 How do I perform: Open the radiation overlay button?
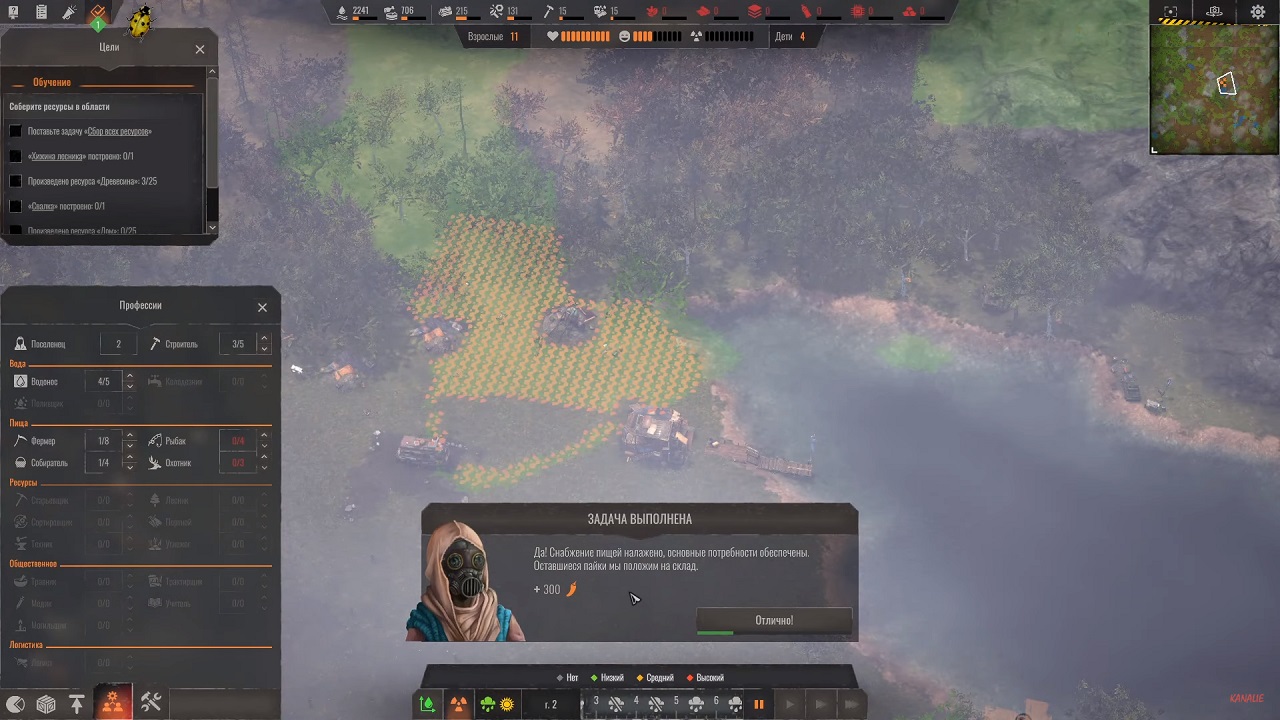pos(459,704)
